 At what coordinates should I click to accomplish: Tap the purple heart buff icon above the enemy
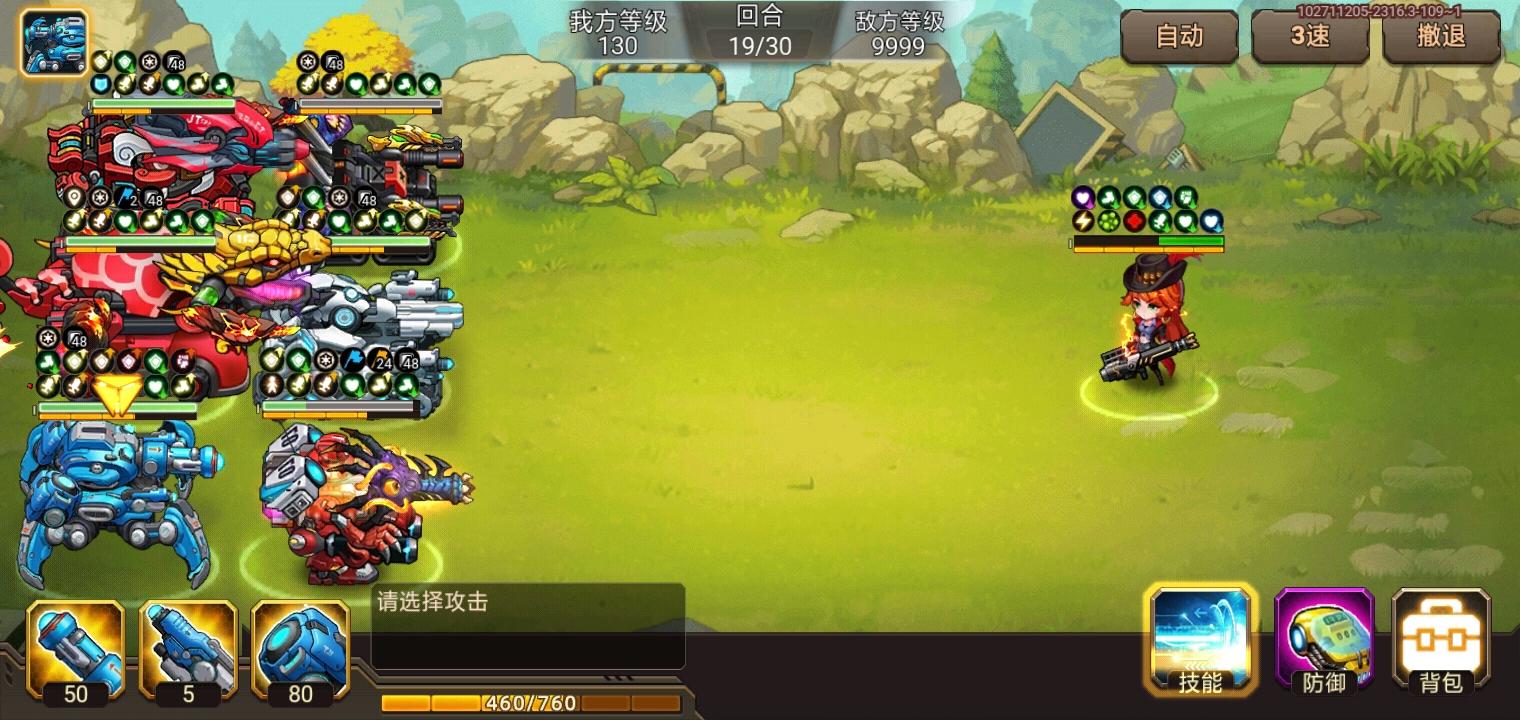[x=1083, y=197]
